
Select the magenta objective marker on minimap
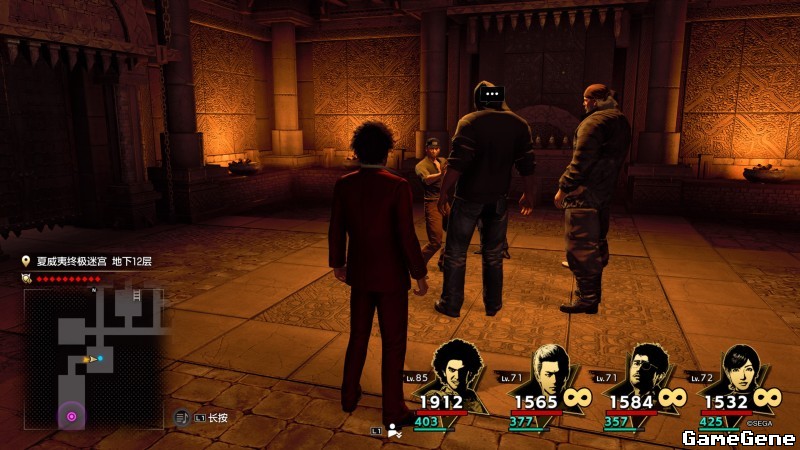[x=71, y=415]
